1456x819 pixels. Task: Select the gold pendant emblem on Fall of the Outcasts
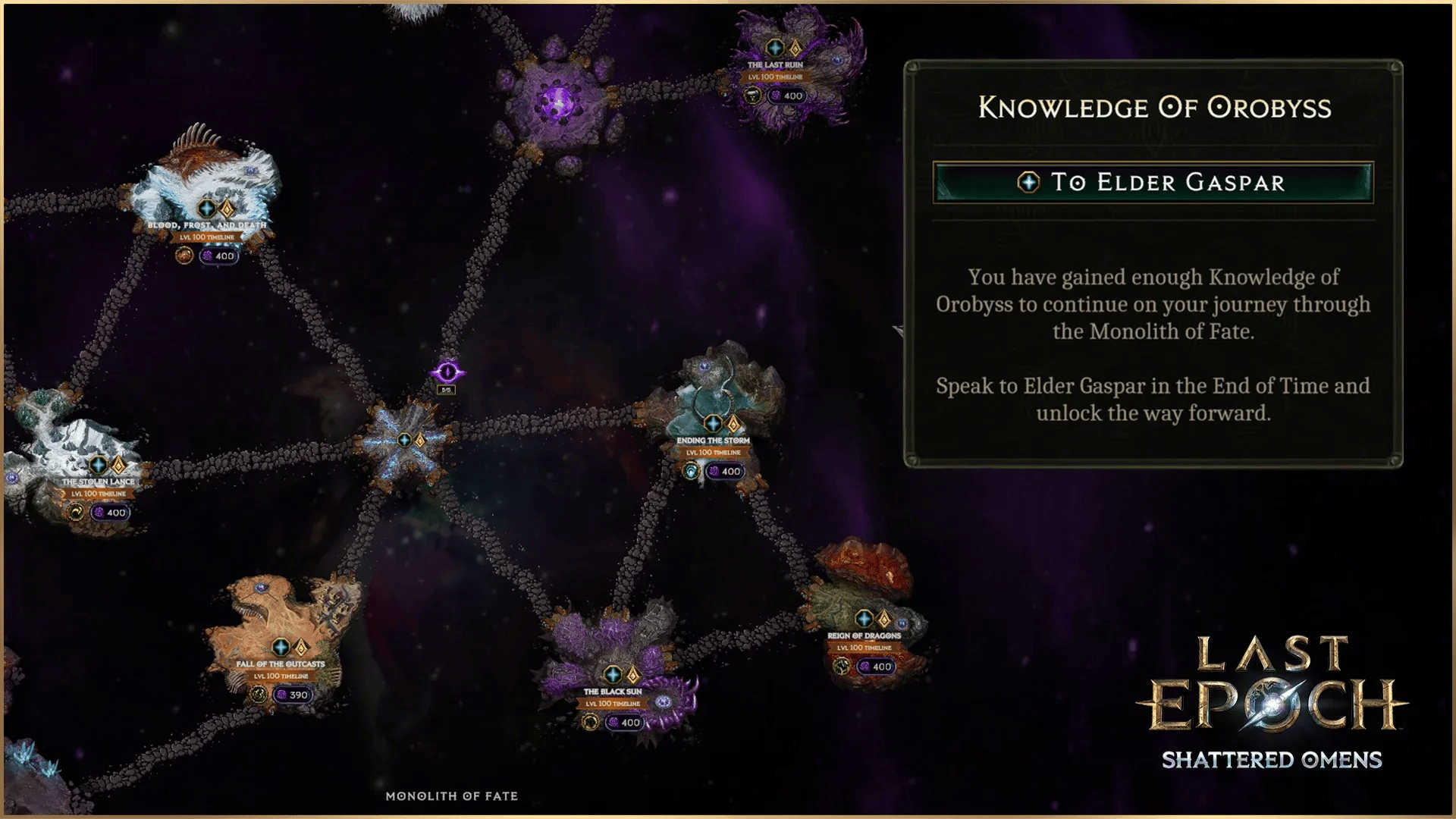click(300, 648)
